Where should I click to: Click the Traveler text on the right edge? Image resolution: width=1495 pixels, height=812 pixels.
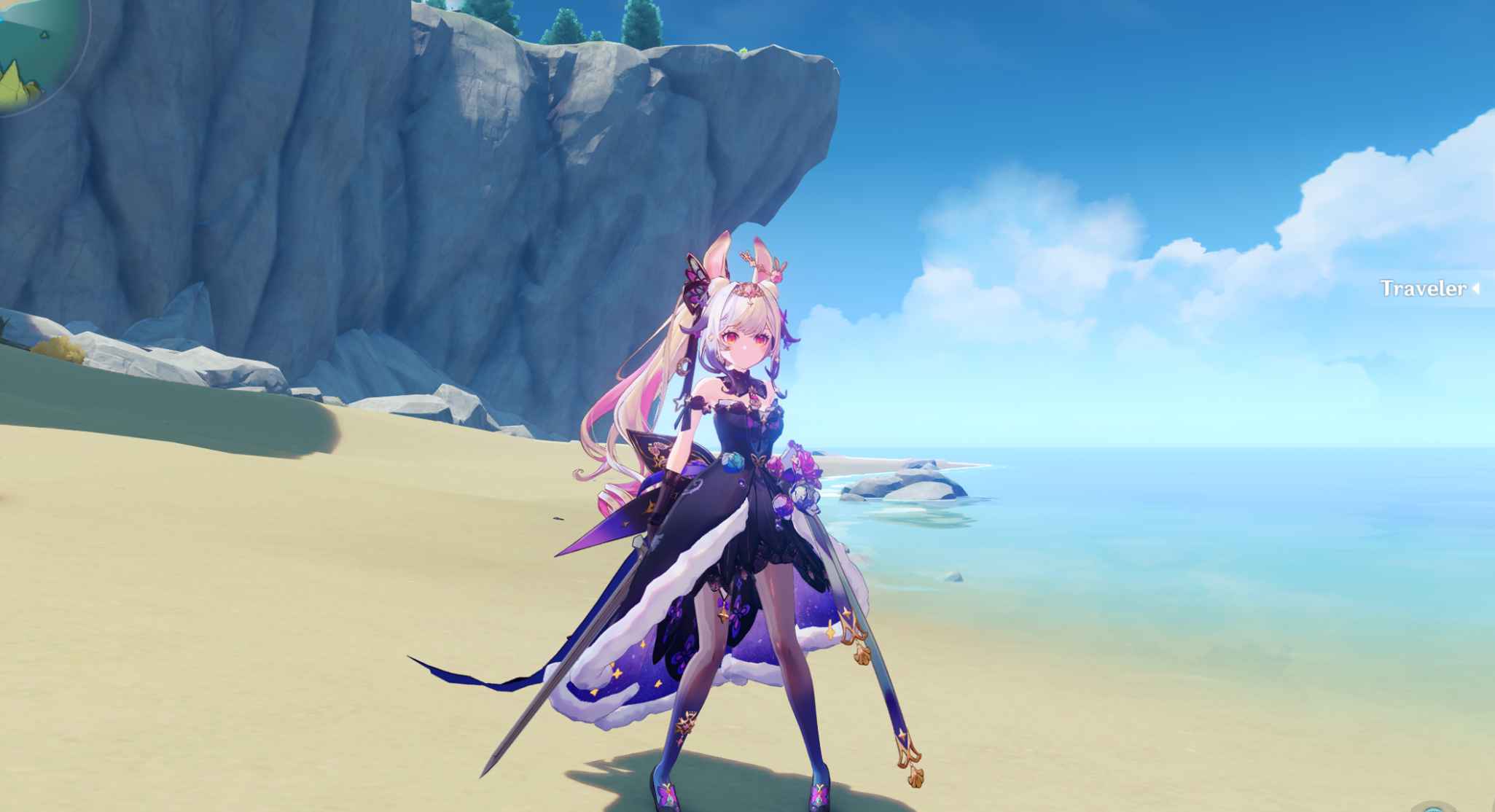click(1421, 289)
